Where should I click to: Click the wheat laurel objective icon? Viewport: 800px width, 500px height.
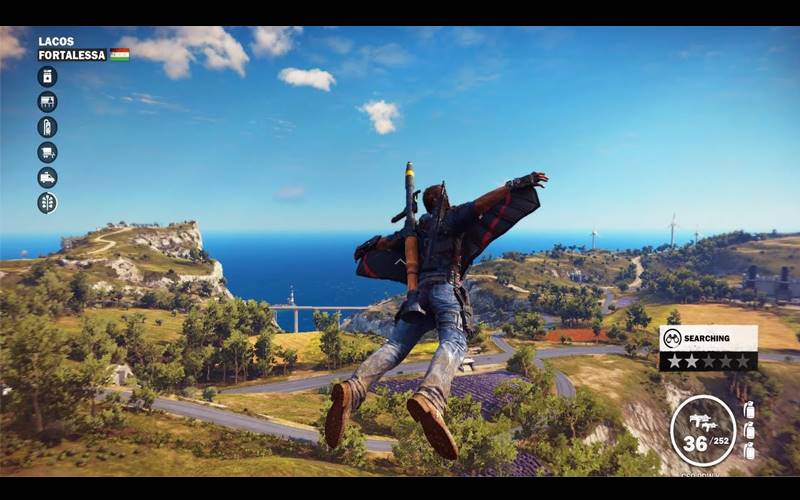tap(47, 202)
